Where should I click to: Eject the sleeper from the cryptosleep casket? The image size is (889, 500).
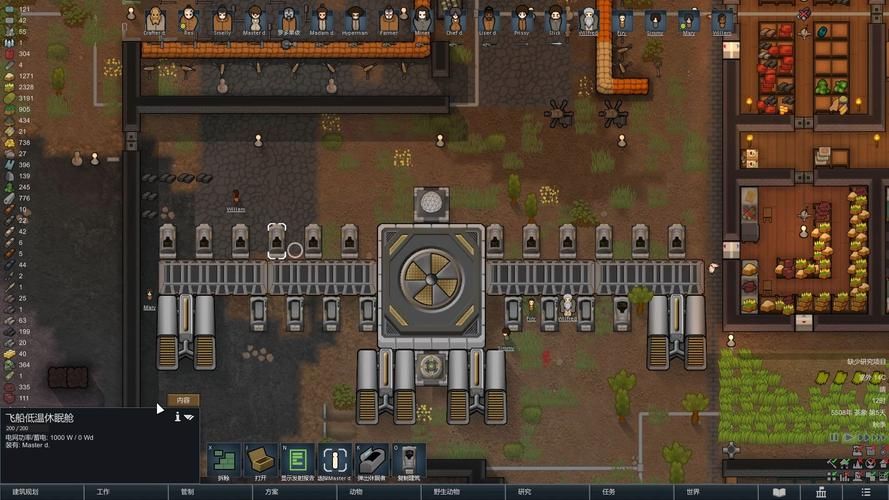pyautogui.click(x=372, y=461)
